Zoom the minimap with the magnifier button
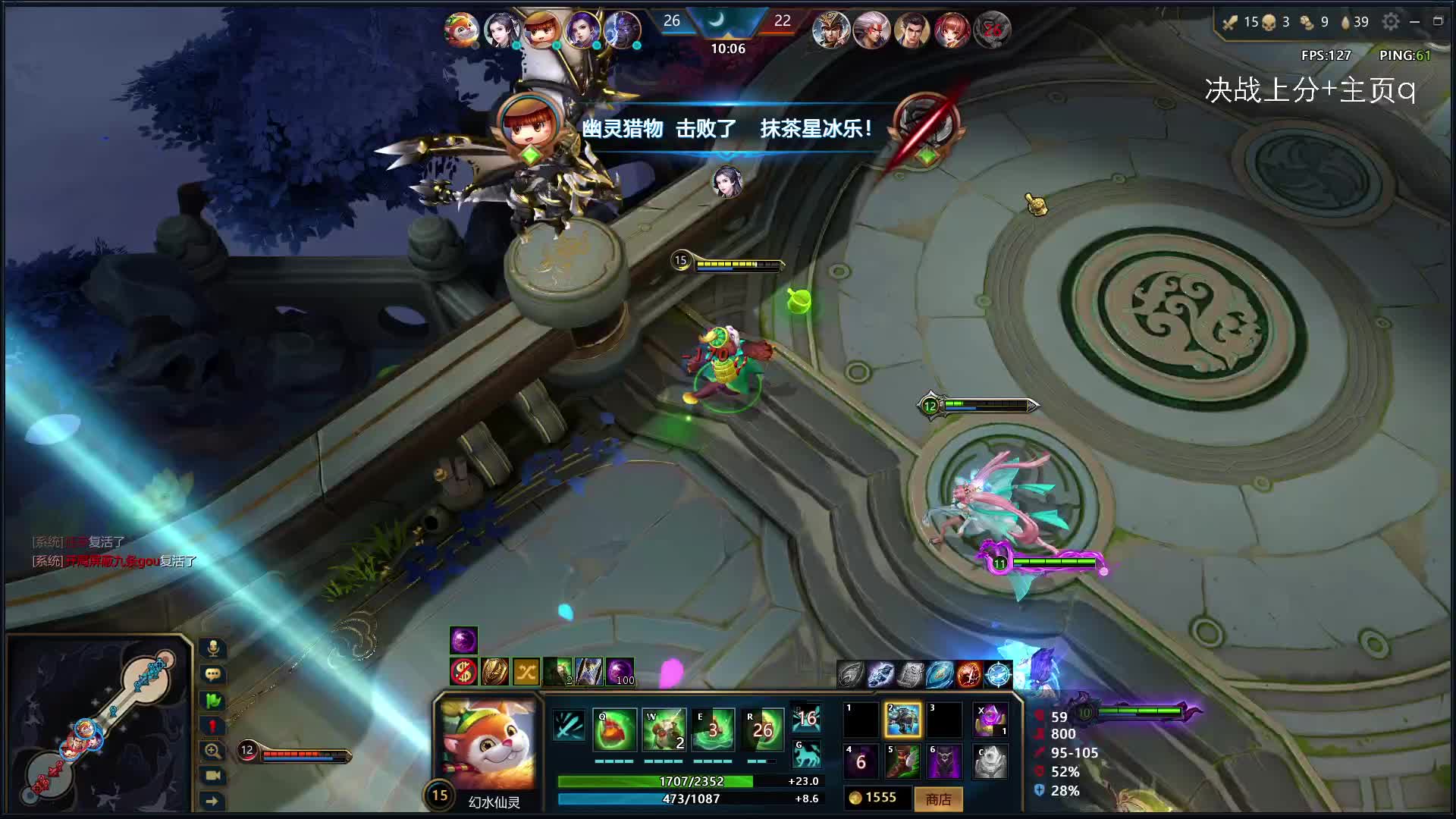The width and height of the screenshot is (1456, 819). pos(213,751)
